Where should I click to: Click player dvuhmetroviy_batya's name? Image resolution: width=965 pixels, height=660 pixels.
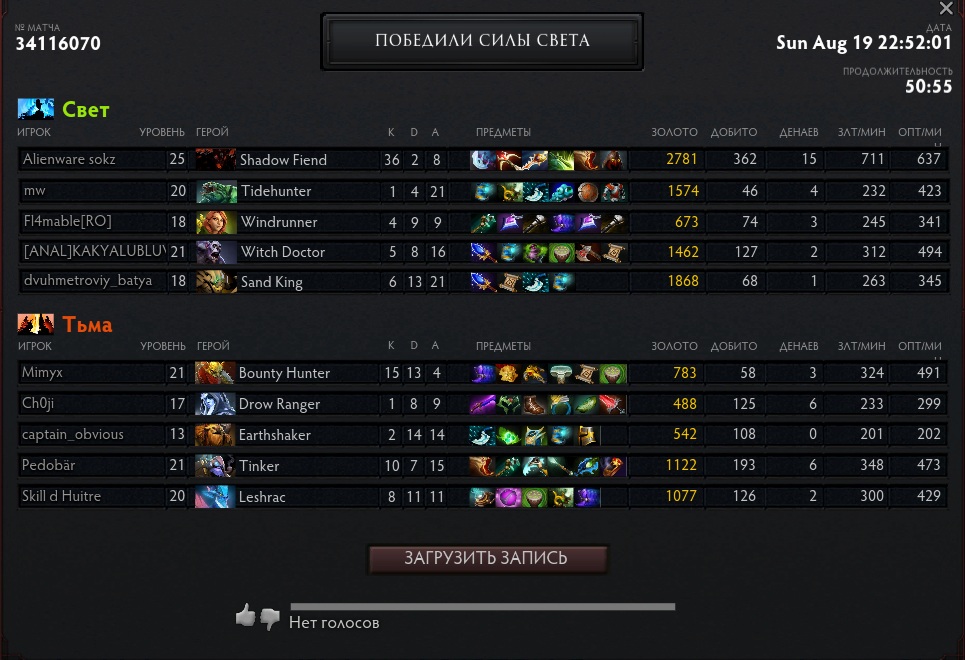87,282
